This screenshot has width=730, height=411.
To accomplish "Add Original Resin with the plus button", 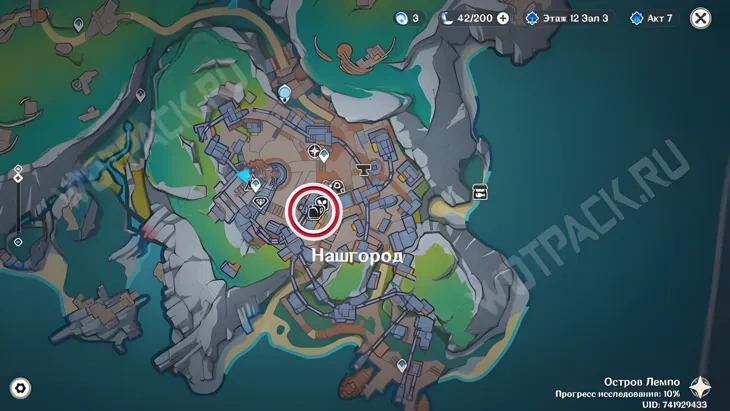I will point(502,18).
